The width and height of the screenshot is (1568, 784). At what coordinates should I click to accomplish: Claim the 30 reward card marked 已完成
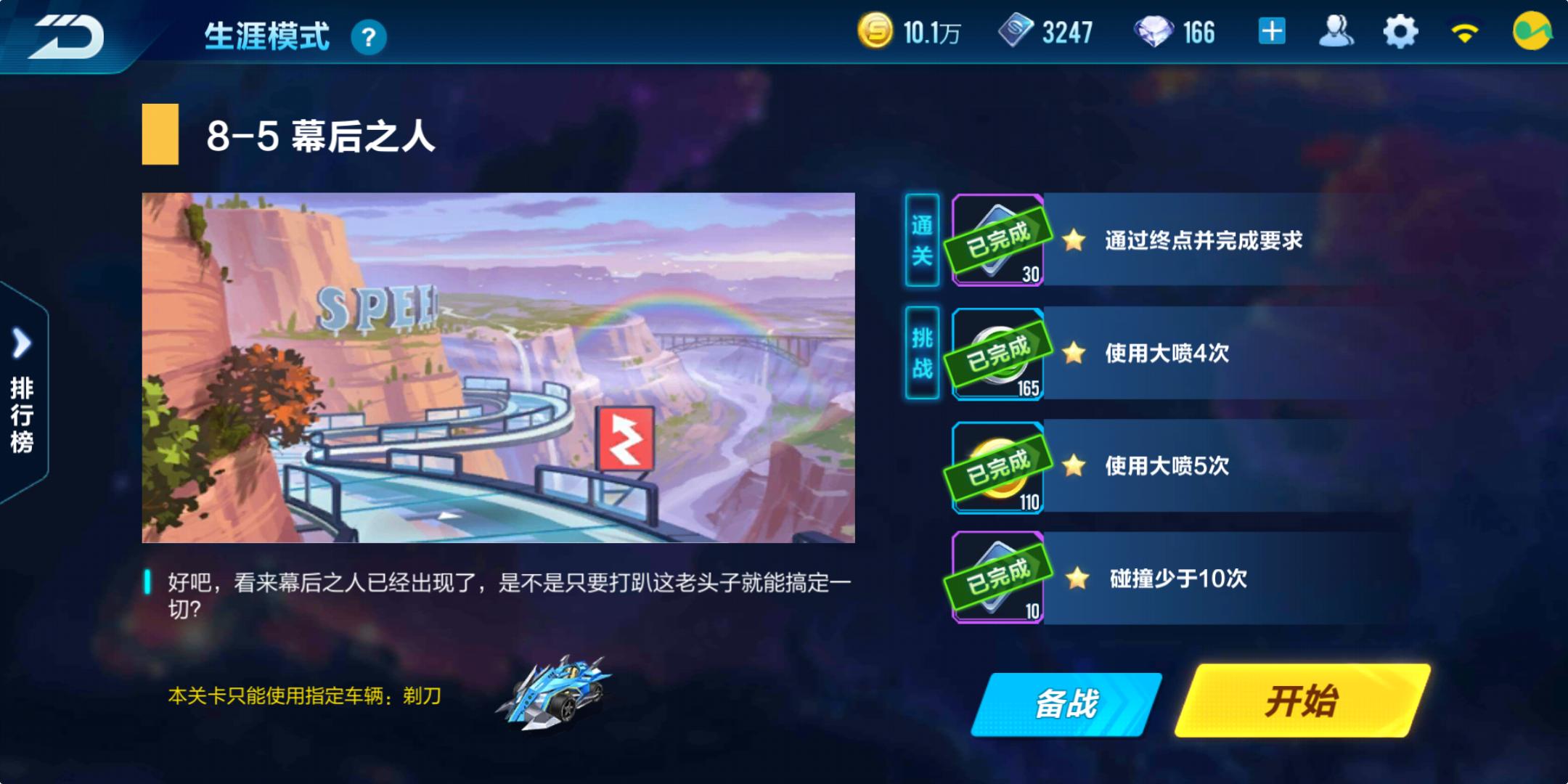click(996, 240)
